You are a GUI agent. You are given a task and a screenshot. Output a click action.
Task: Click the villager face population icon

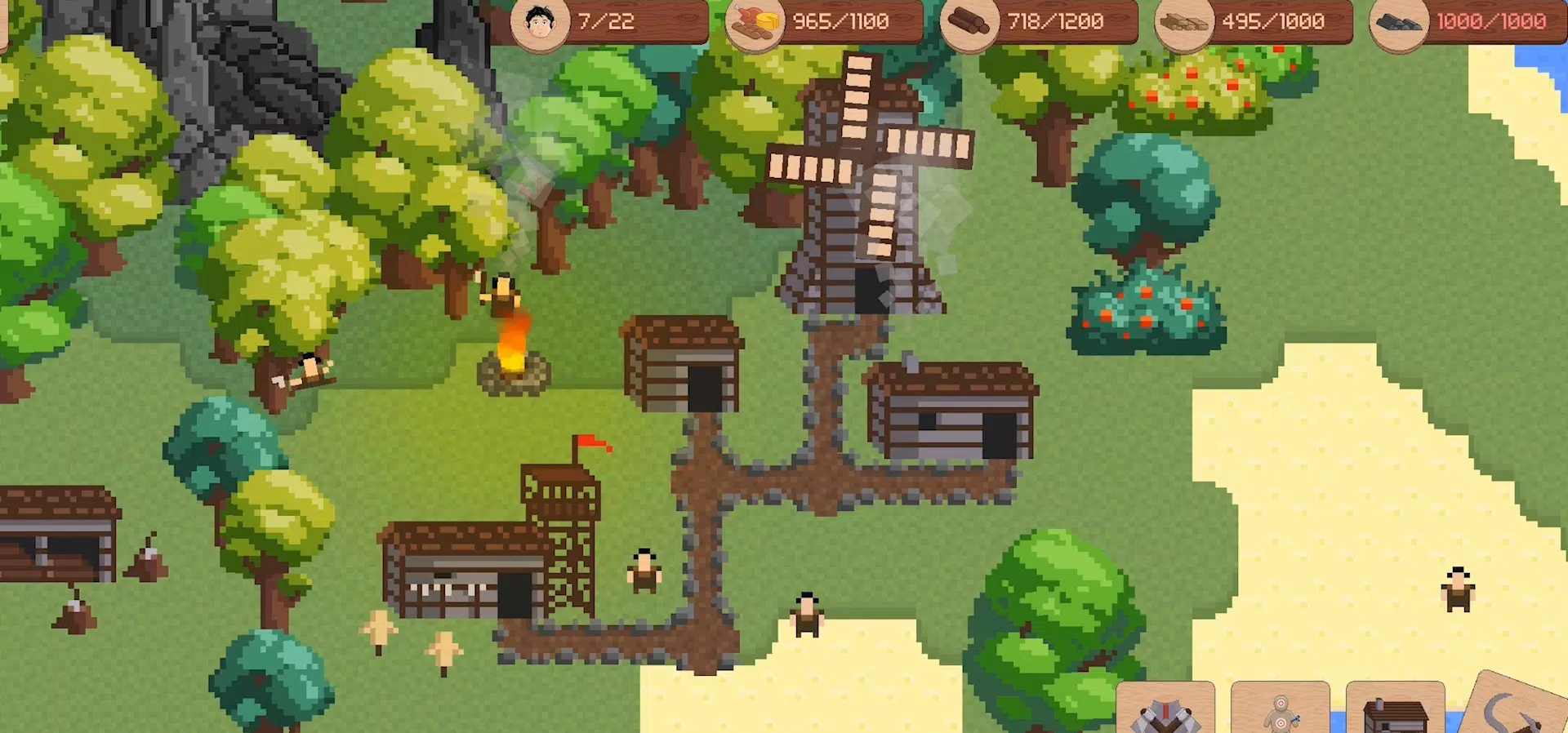point(541,21)
